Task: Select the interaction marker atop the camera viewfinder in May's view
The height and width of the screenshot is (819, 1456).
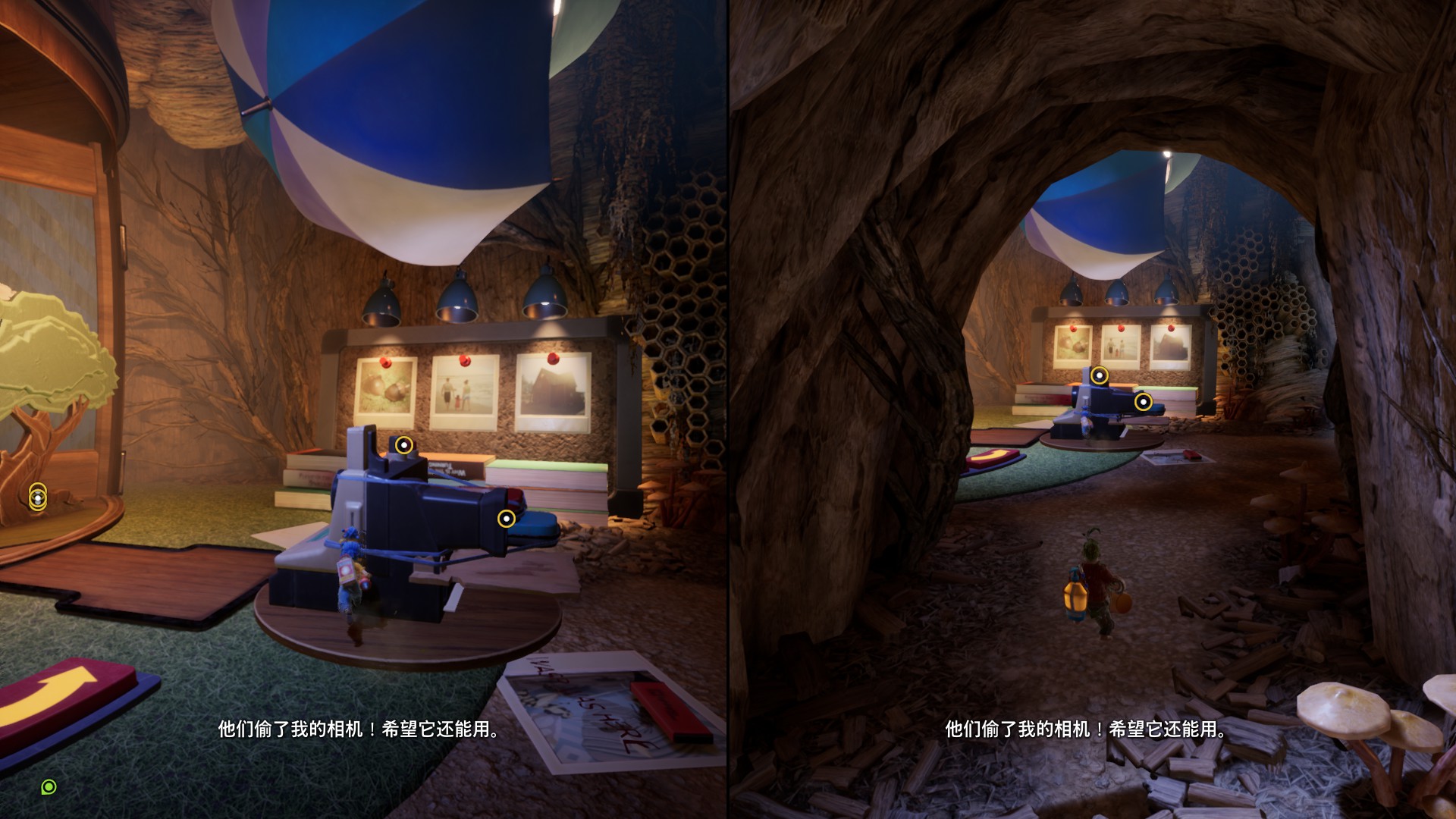Action: click(405, 445)
